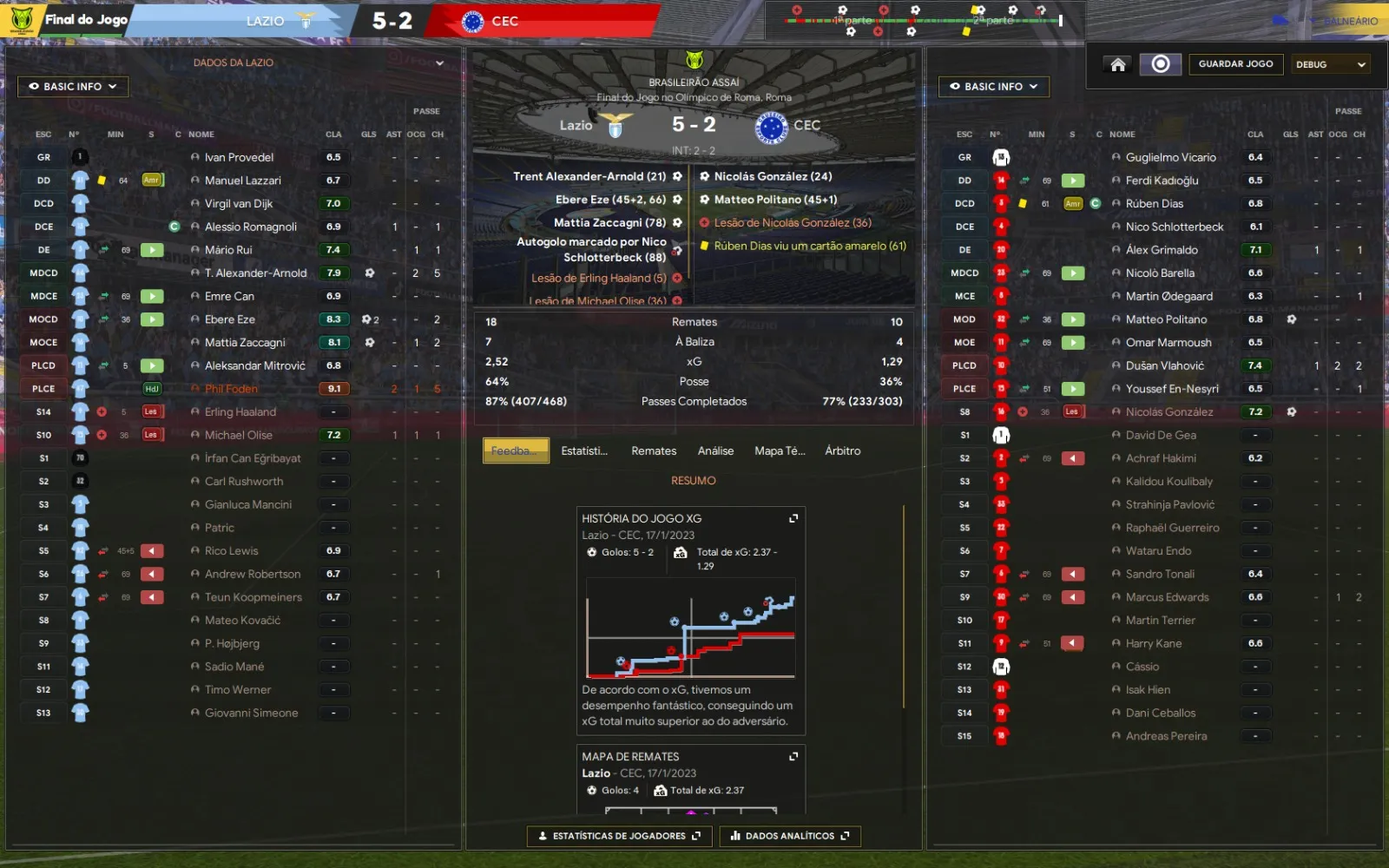The image size is (1389, 868).
Task: Click the Guardar Jogo button
Action: coord(1235,64)
